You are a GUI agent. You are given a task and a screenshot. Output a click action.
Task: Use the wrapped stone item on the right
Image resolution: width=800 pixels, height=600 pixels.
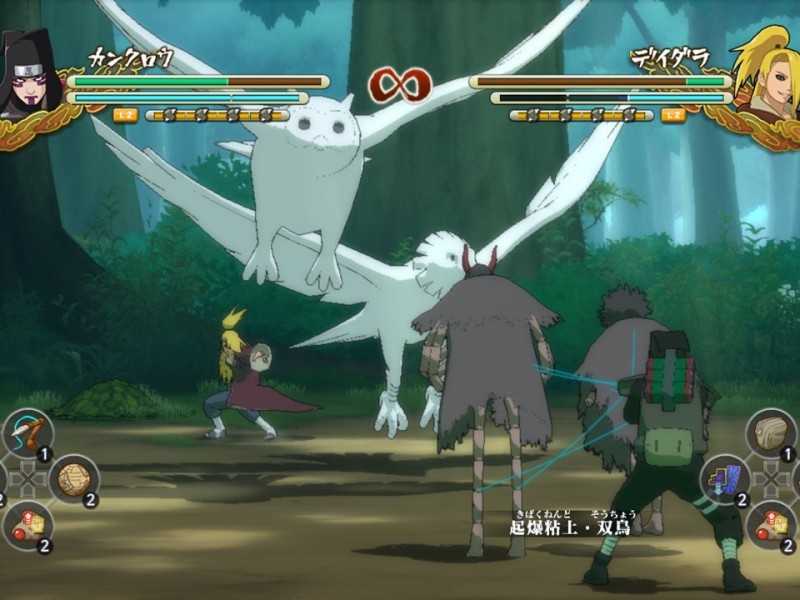[x=771, y=433]
